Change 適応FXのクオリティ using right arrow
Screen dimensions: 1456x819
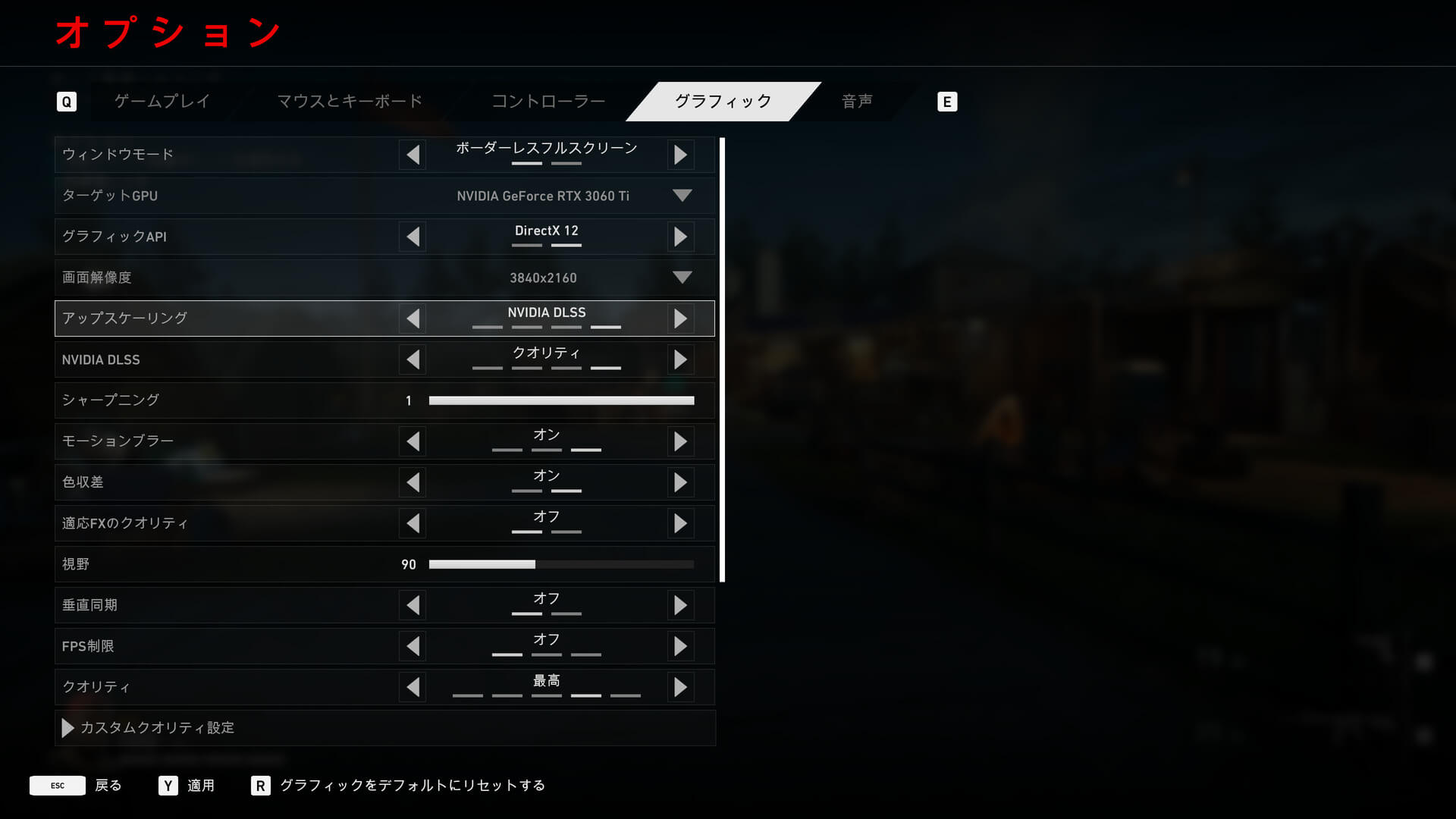pos(680,523)
